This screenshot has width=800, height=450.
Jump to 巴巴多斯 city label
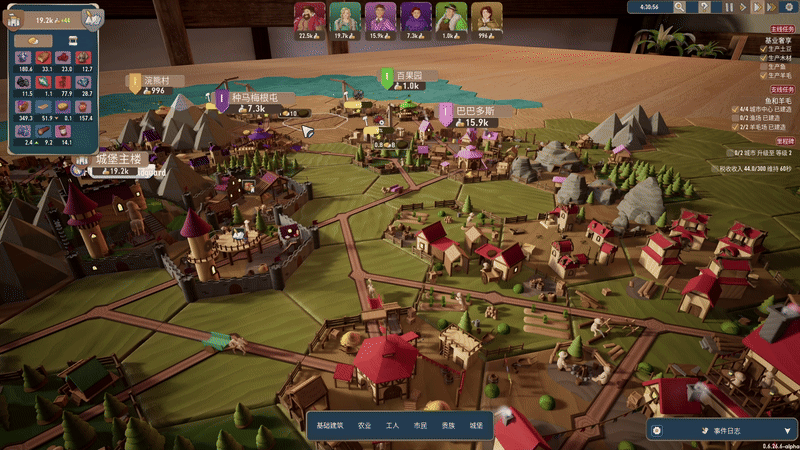[x=469, y=110]
